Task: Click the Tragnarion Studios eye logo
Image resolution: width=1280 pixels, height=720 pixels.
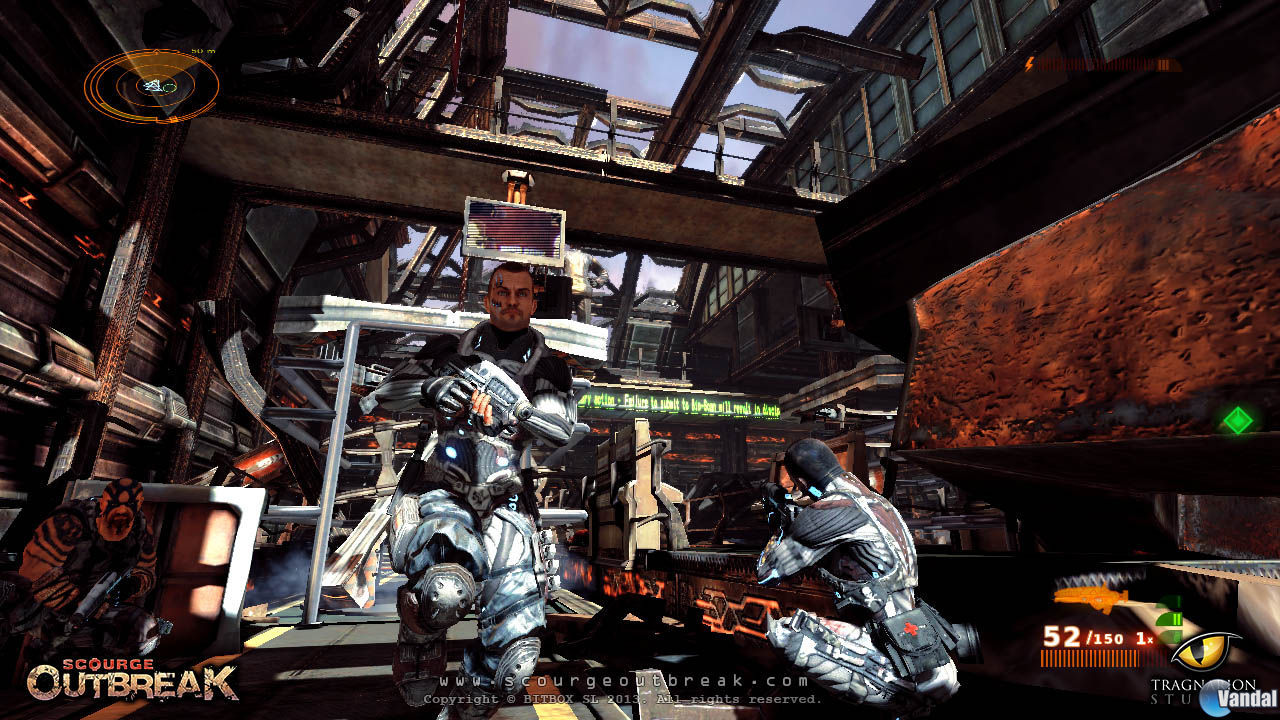Action: coord(1204,650)
